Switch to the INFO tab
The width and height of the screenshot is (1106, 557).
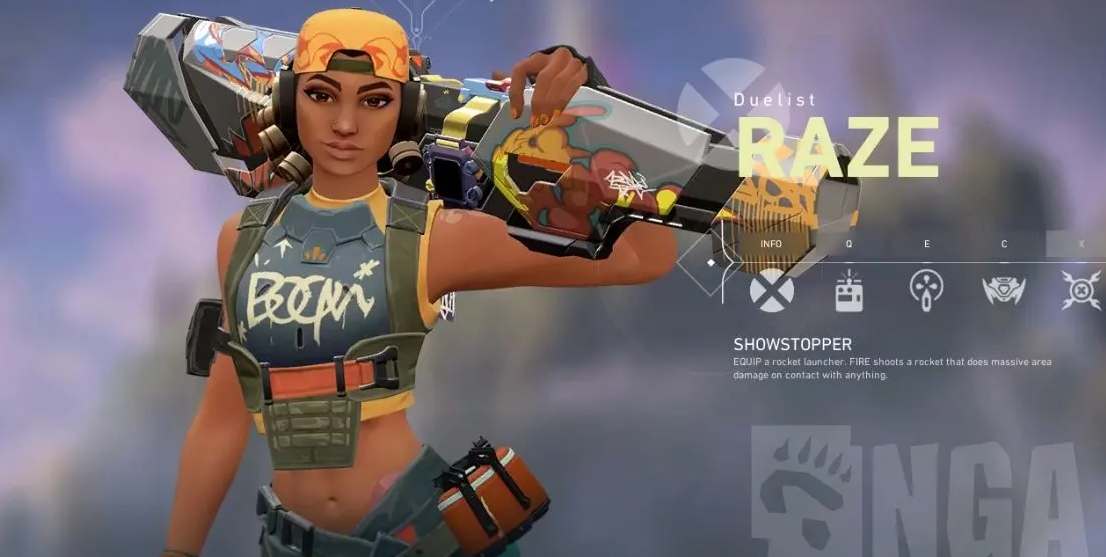[771, 244]
